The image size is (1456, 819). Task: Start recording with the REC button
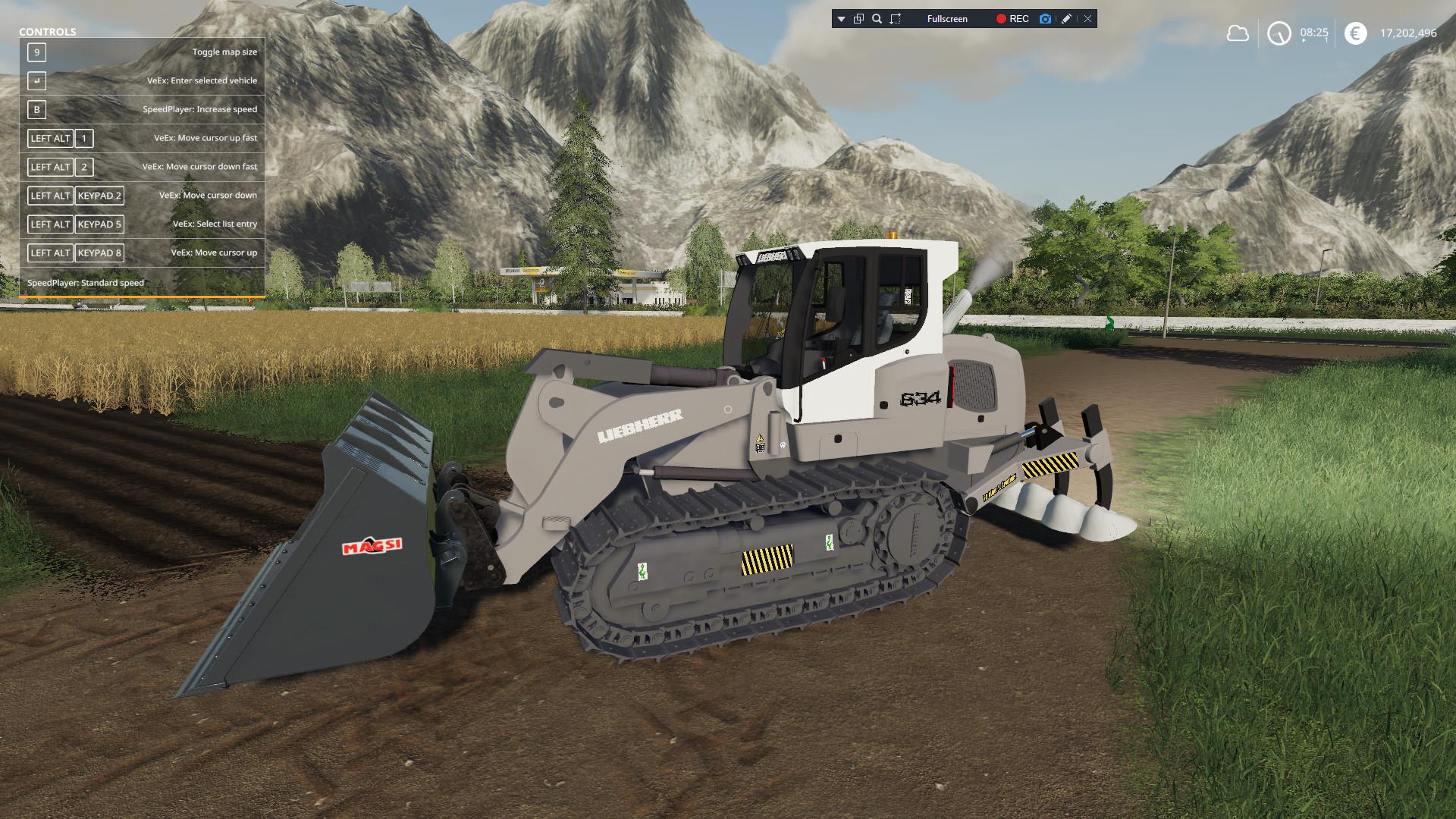pos(1012,19)
